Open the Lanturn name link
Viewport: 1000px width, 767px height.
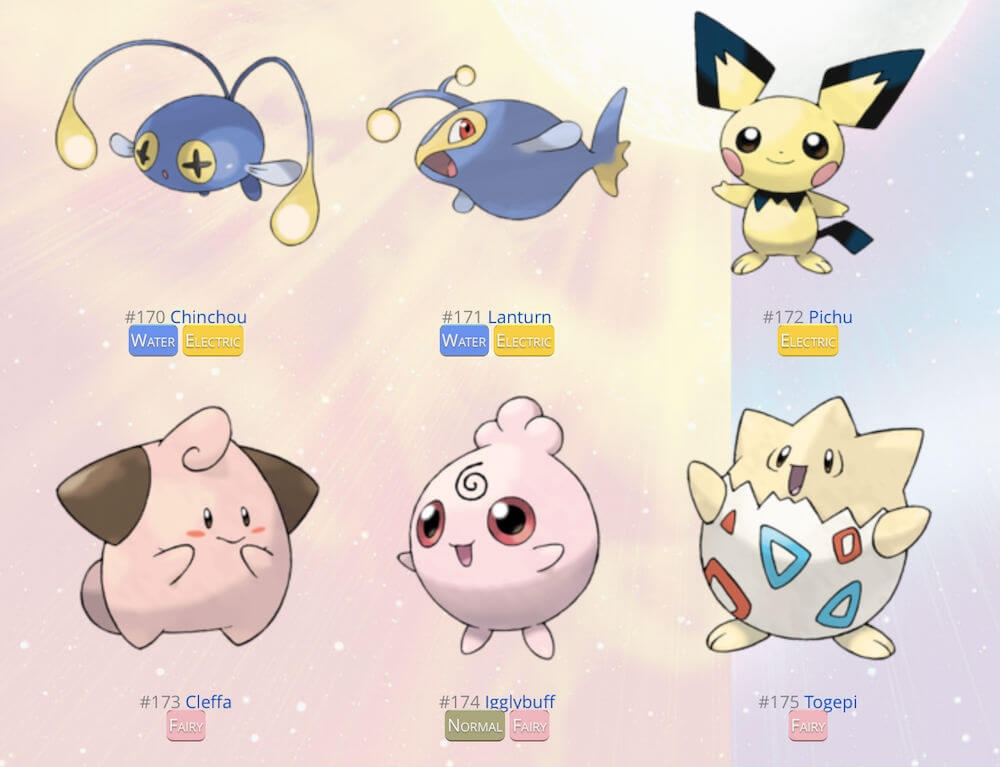pos(519,317)
